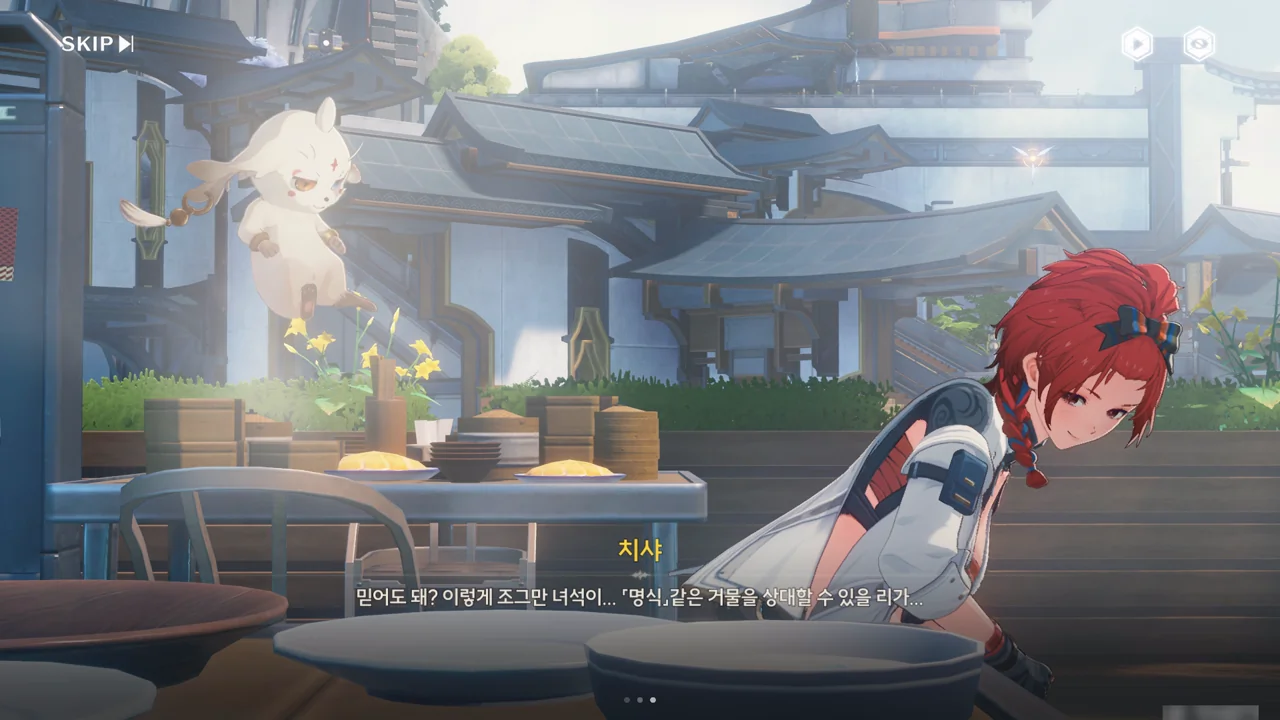Toggle dialogue auto-play with the play hexagon icon
The image size is (1280, 720).
coord(1137,44)
